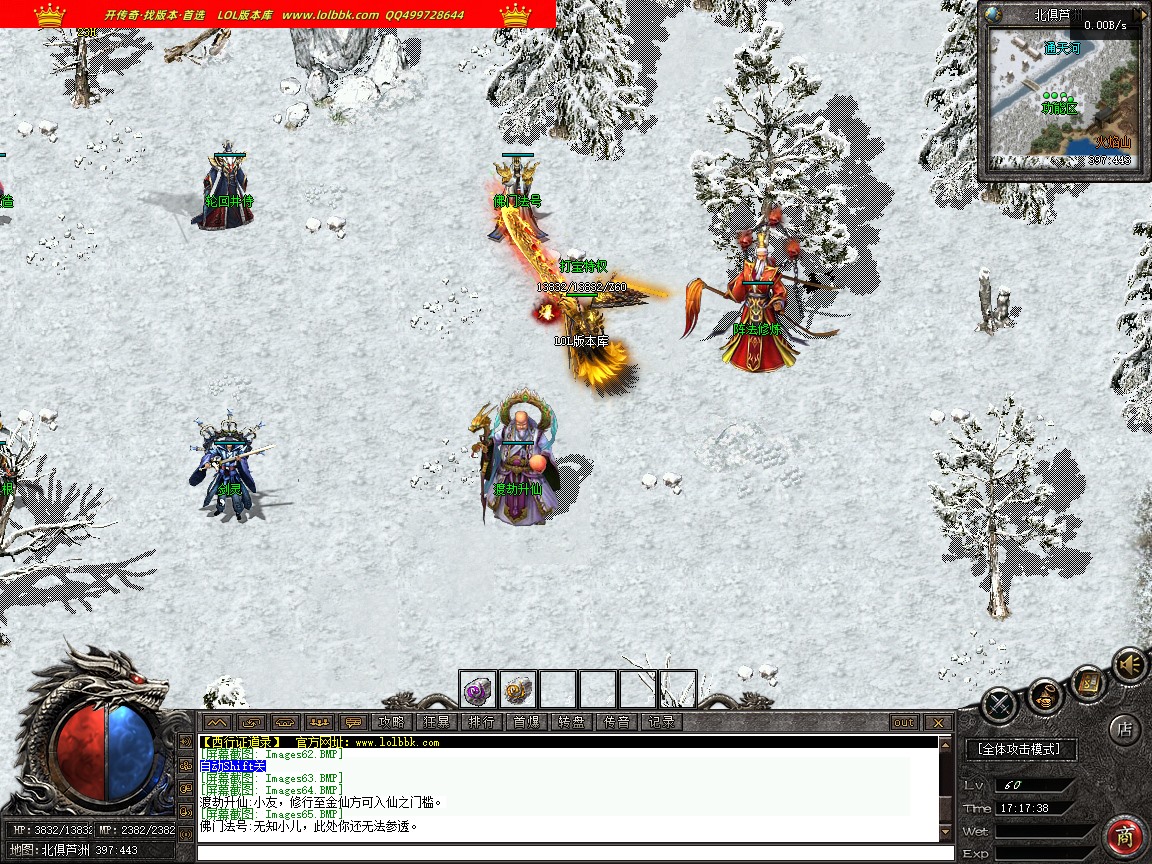
Task: Toggle the 全体攻击模式 attack mode label
Action: click(1020, 748)
